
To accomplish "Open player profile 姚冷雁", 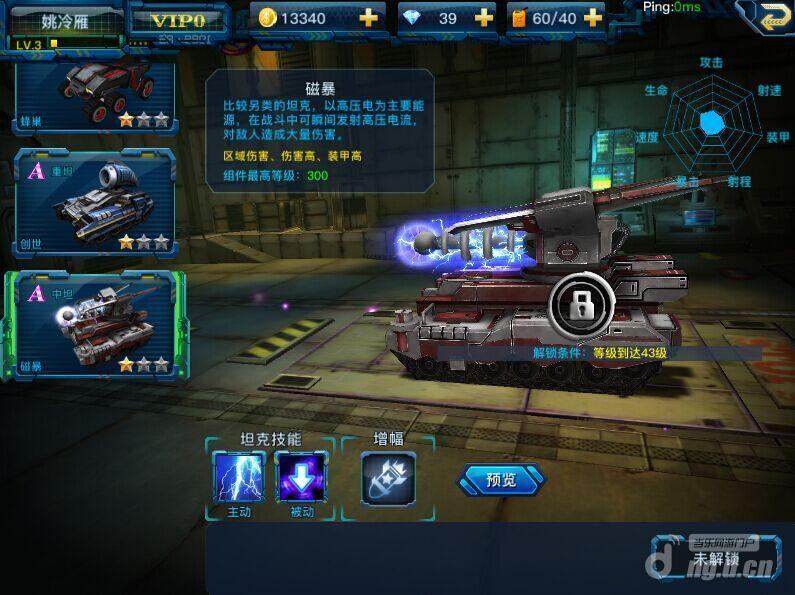I will click(x=62, y=20).
